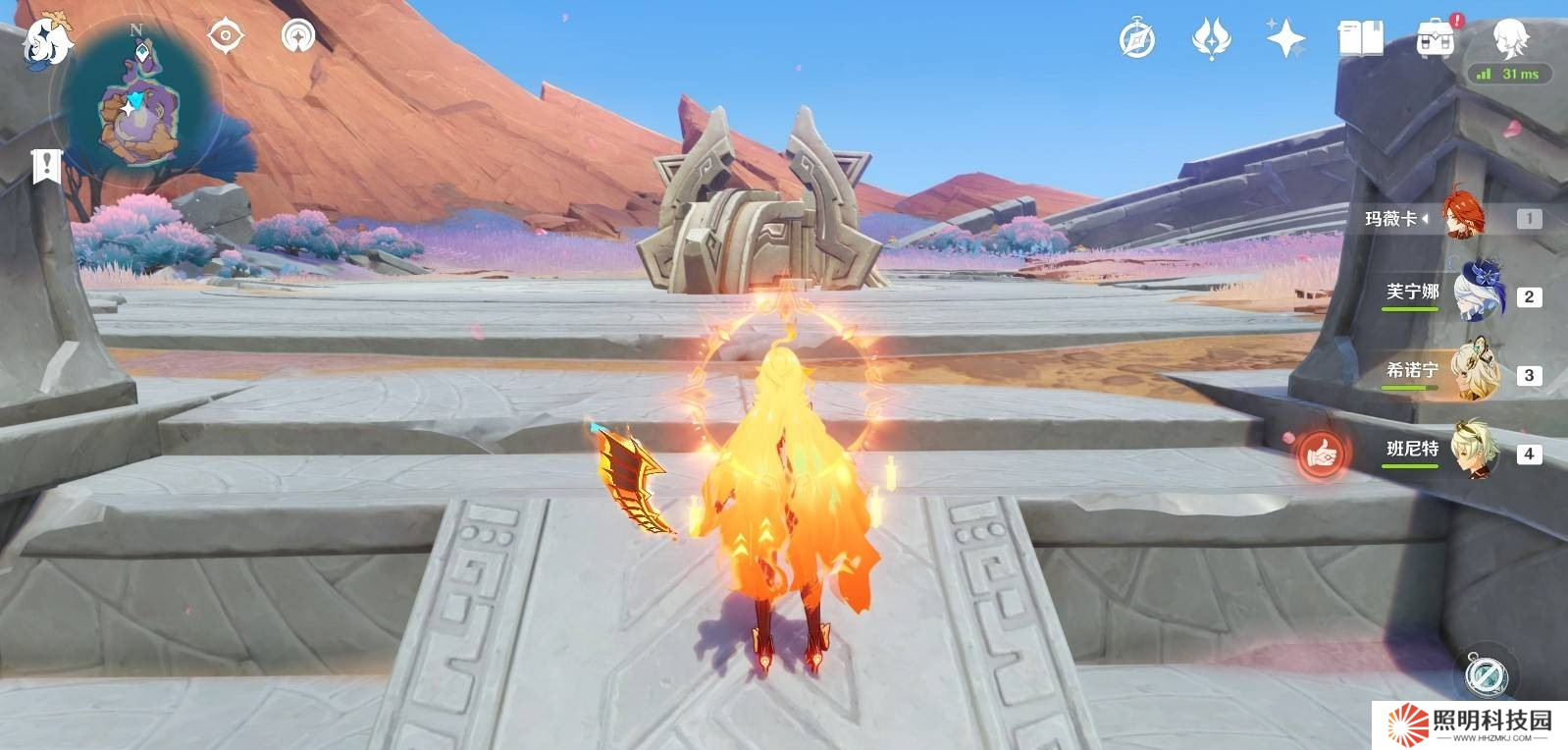Use the compass gadget button
The width and height of the screenshot is (1568, 750).
pos(1485,674)
